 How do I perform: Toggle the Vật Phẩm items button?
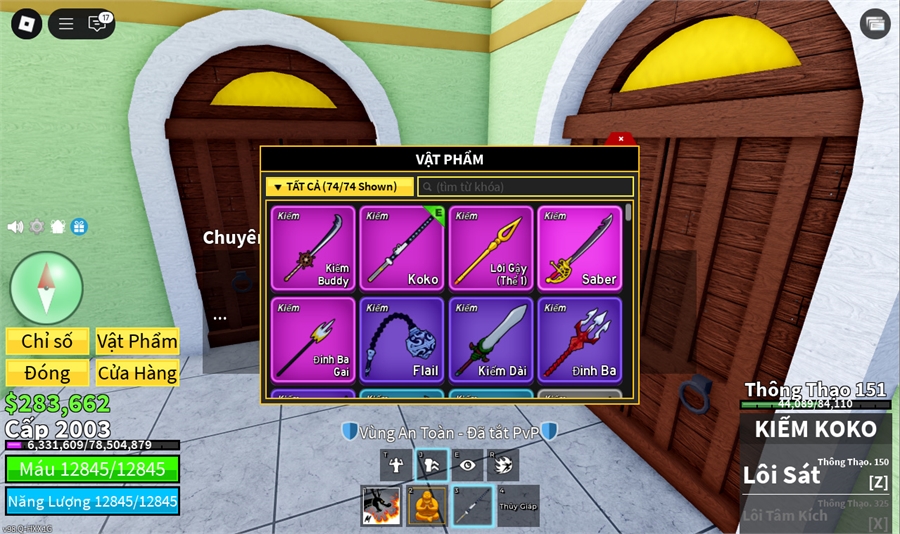[x=137, y=341]
